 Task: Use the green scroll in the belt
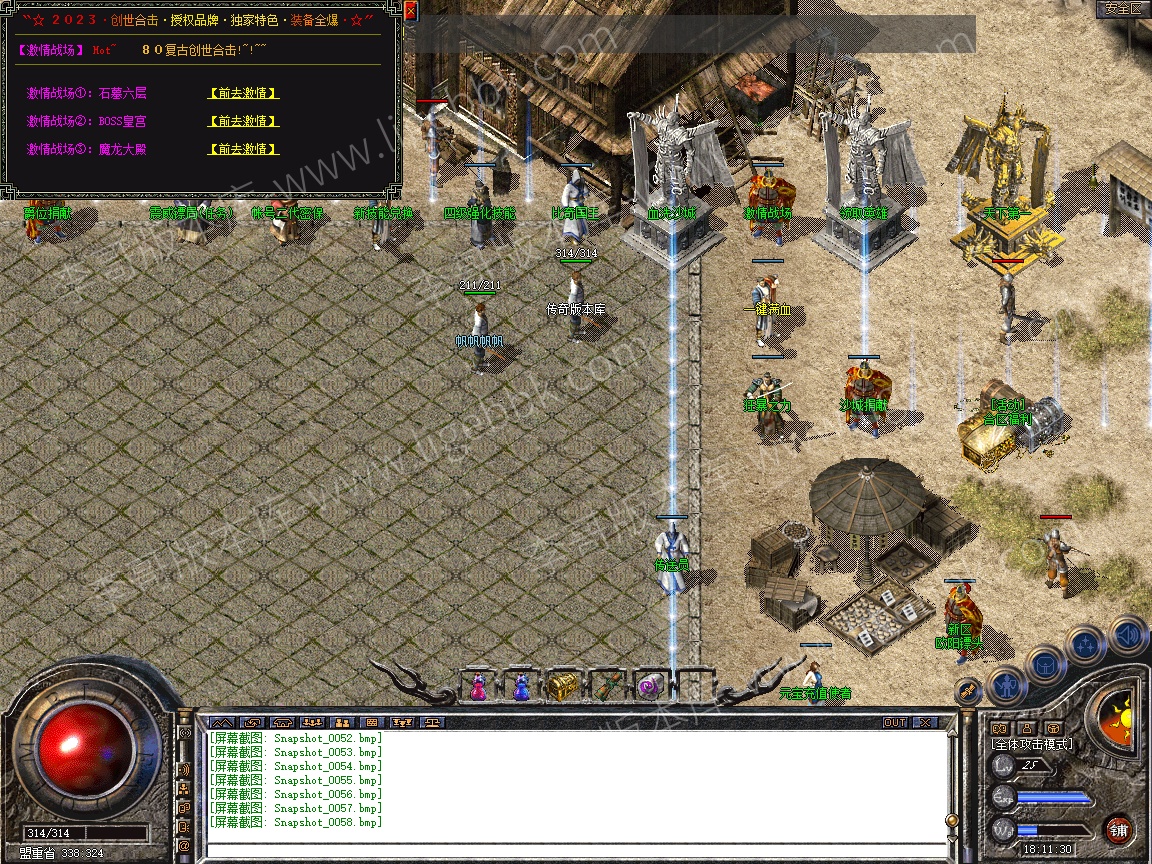(606, 686)
